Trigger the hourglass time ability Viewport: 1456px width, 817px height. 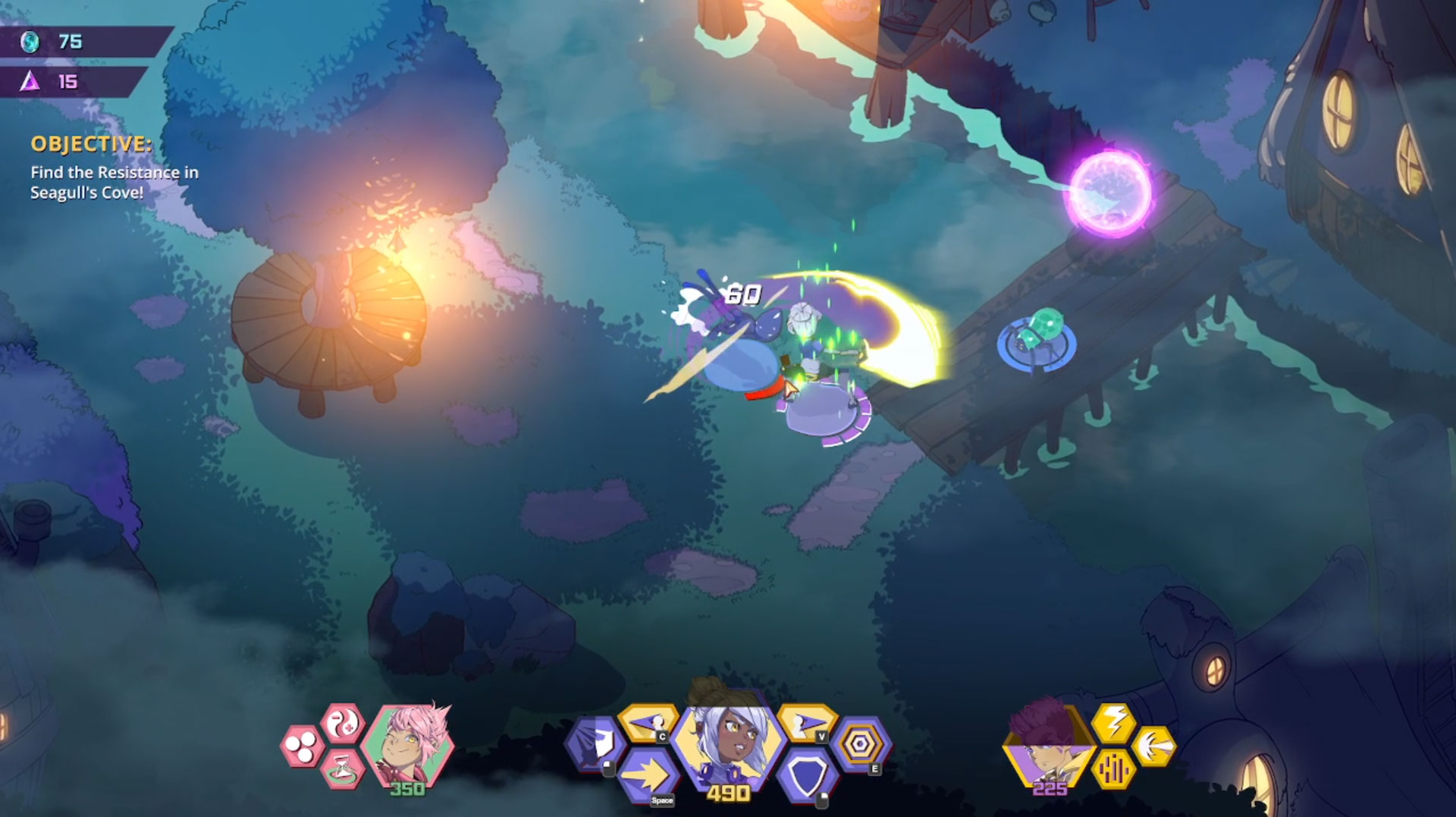click(342, 768)
